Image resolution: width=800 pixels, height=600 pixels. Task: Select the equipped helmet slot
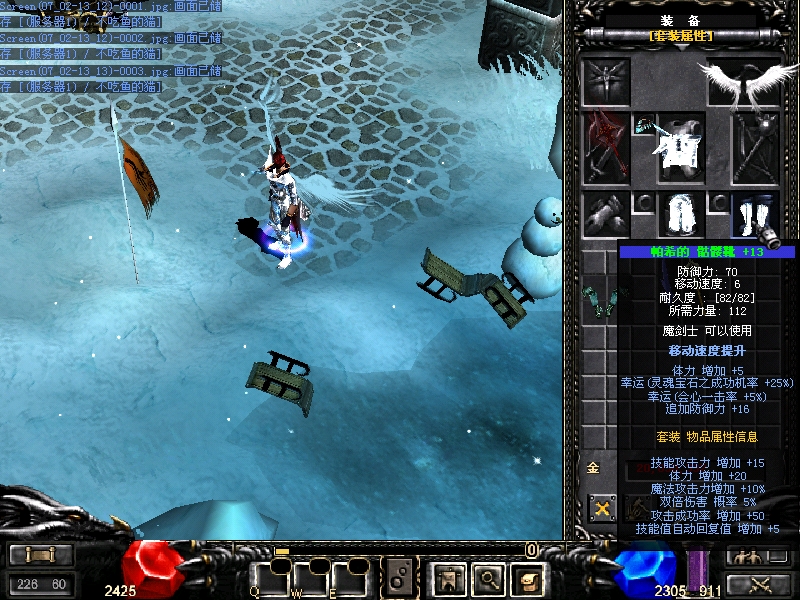(606, 80)
